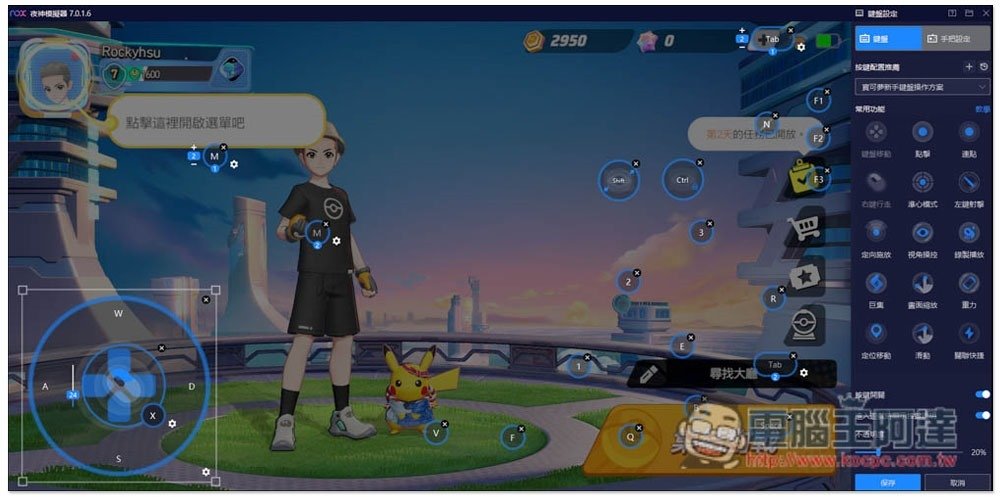Screen dimensions: 1000x497
Task: Select the 視角操控 view control function
Action: point(922,232)
